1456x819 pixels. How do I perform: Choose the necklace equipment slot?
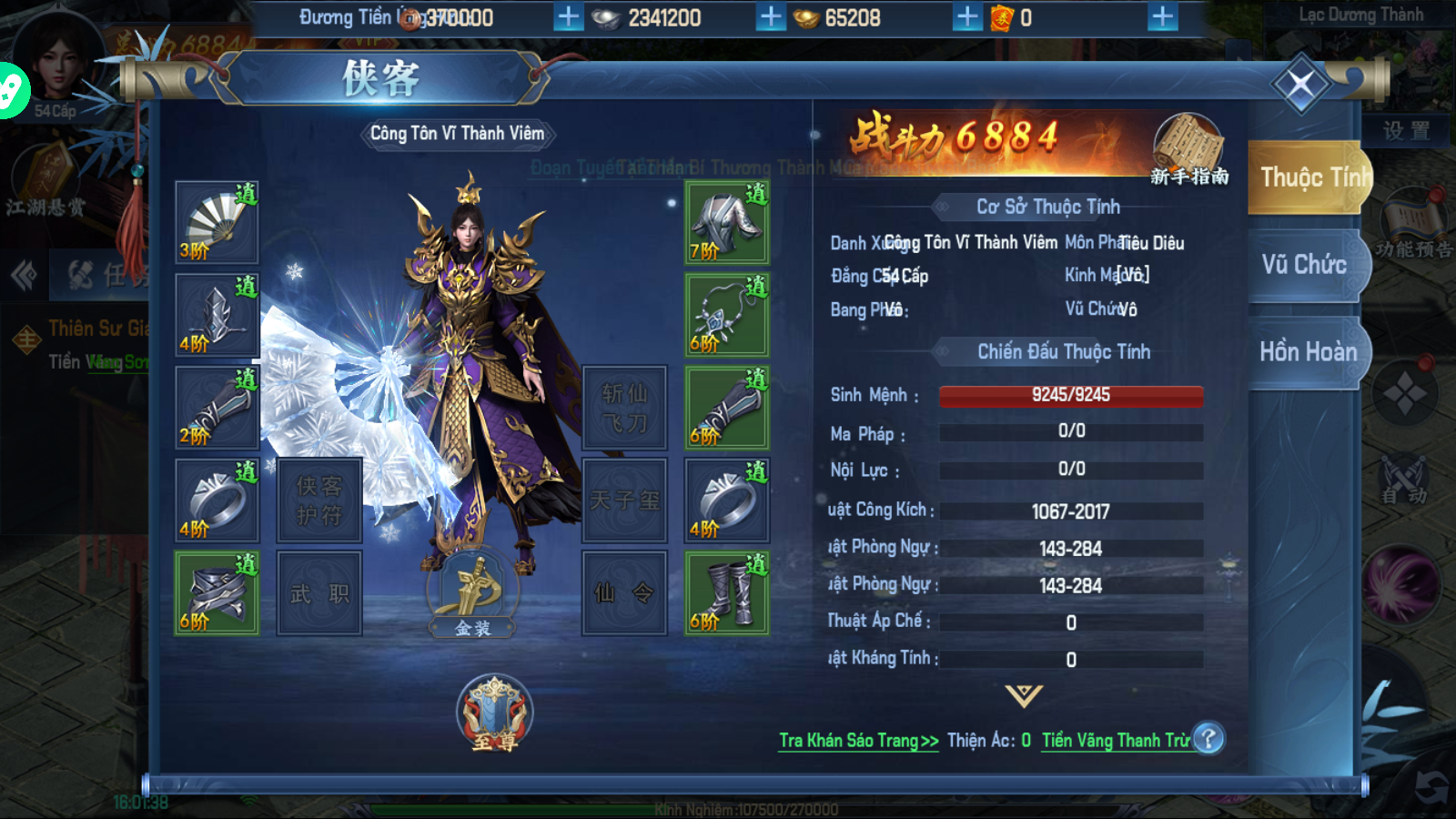click(x=726, y=315)
